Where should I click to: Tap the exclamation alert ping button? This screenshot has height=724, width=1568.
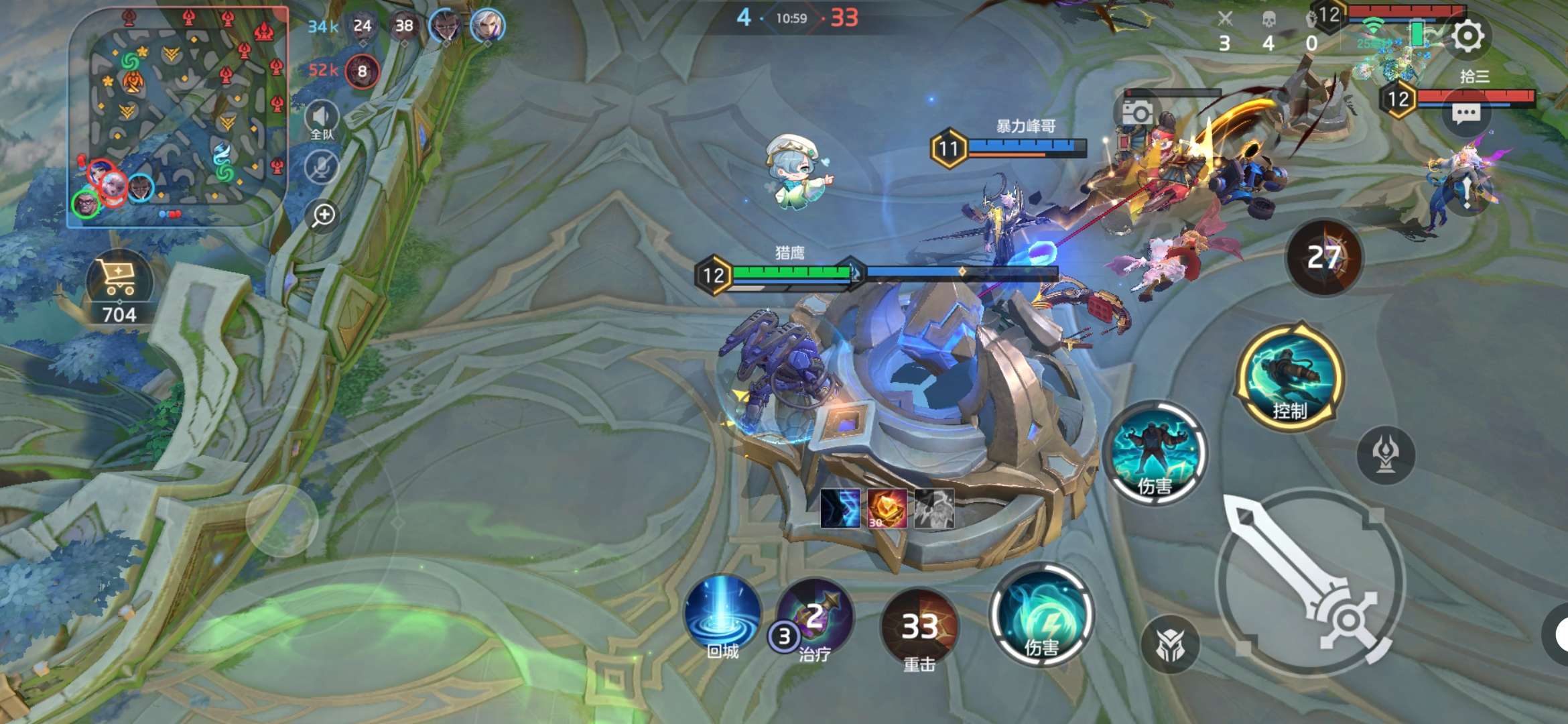click(1467, 192)
